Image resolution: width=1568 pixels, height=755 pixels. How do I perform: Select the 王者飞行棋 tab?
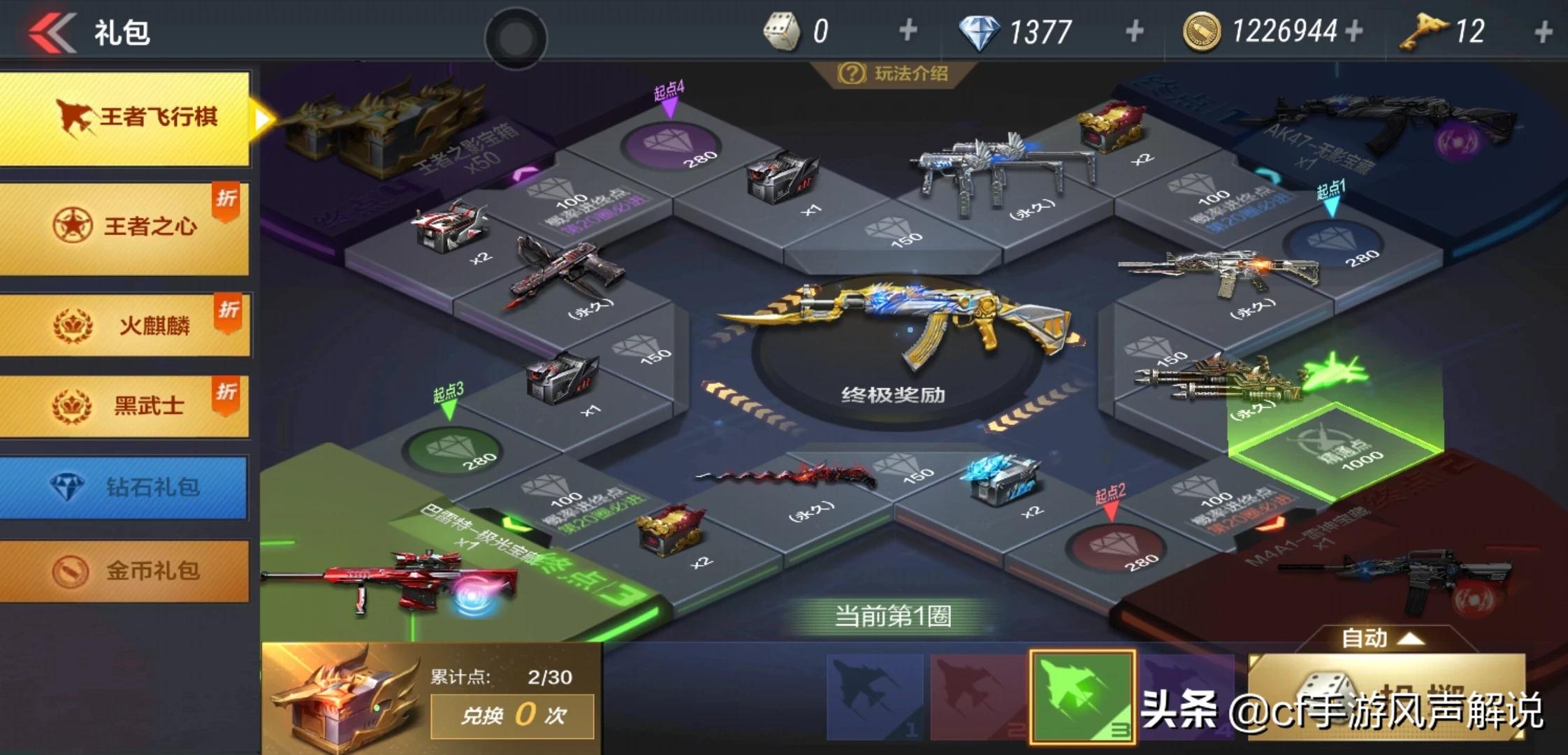click(126, 117)
